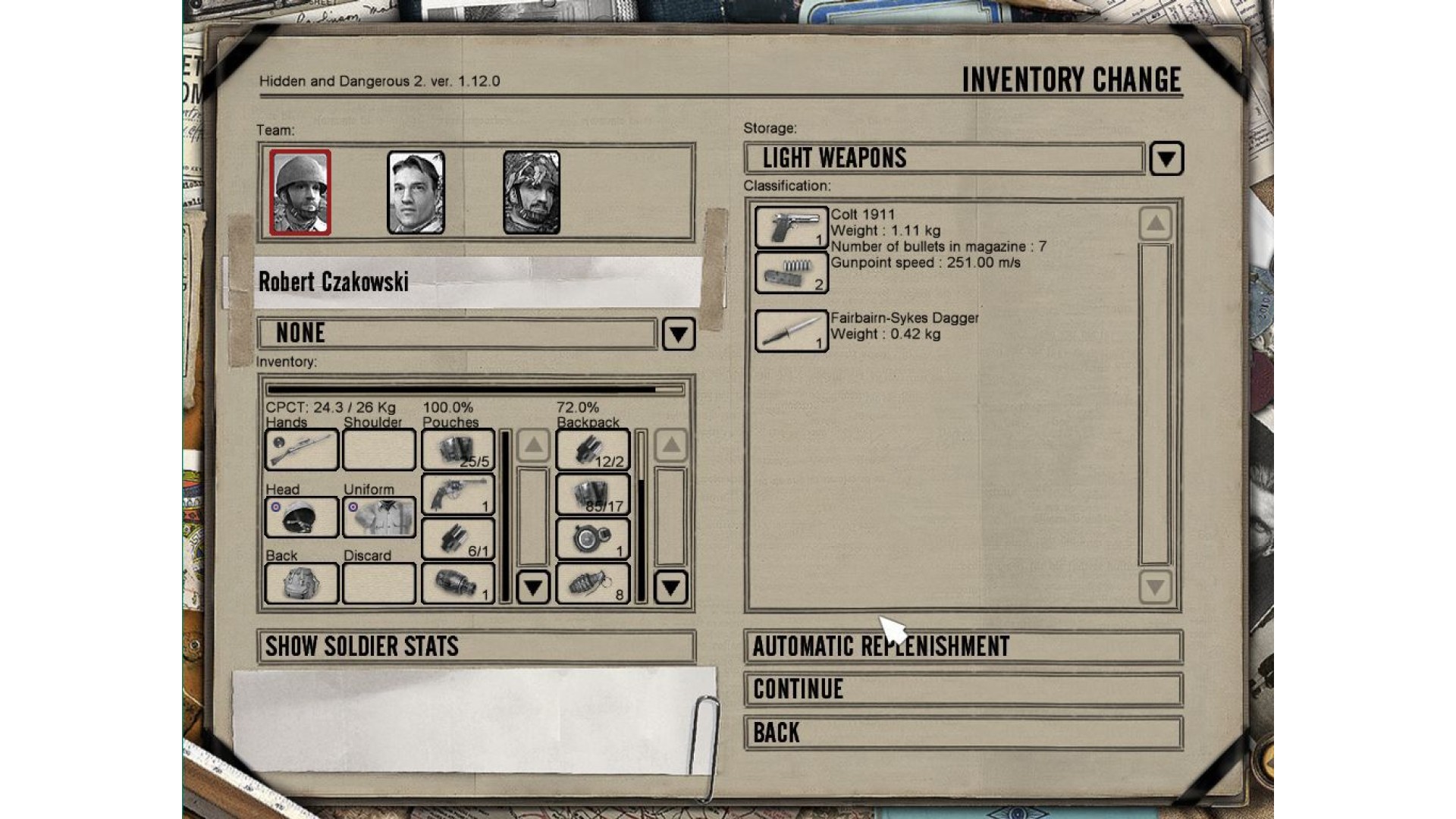The image size is (1456, 819).
Task: Click the shirt in the Uniform slot
Action: click(x=379, y=517)
